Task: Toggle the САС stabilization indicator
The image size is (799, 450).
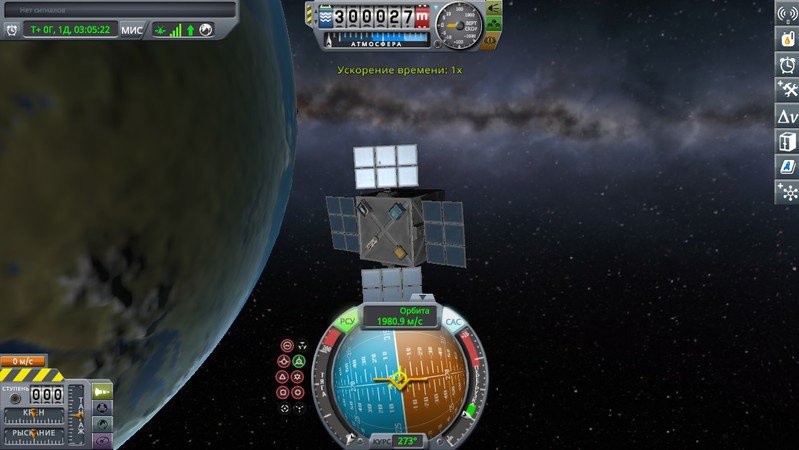Action: point(452,321)
